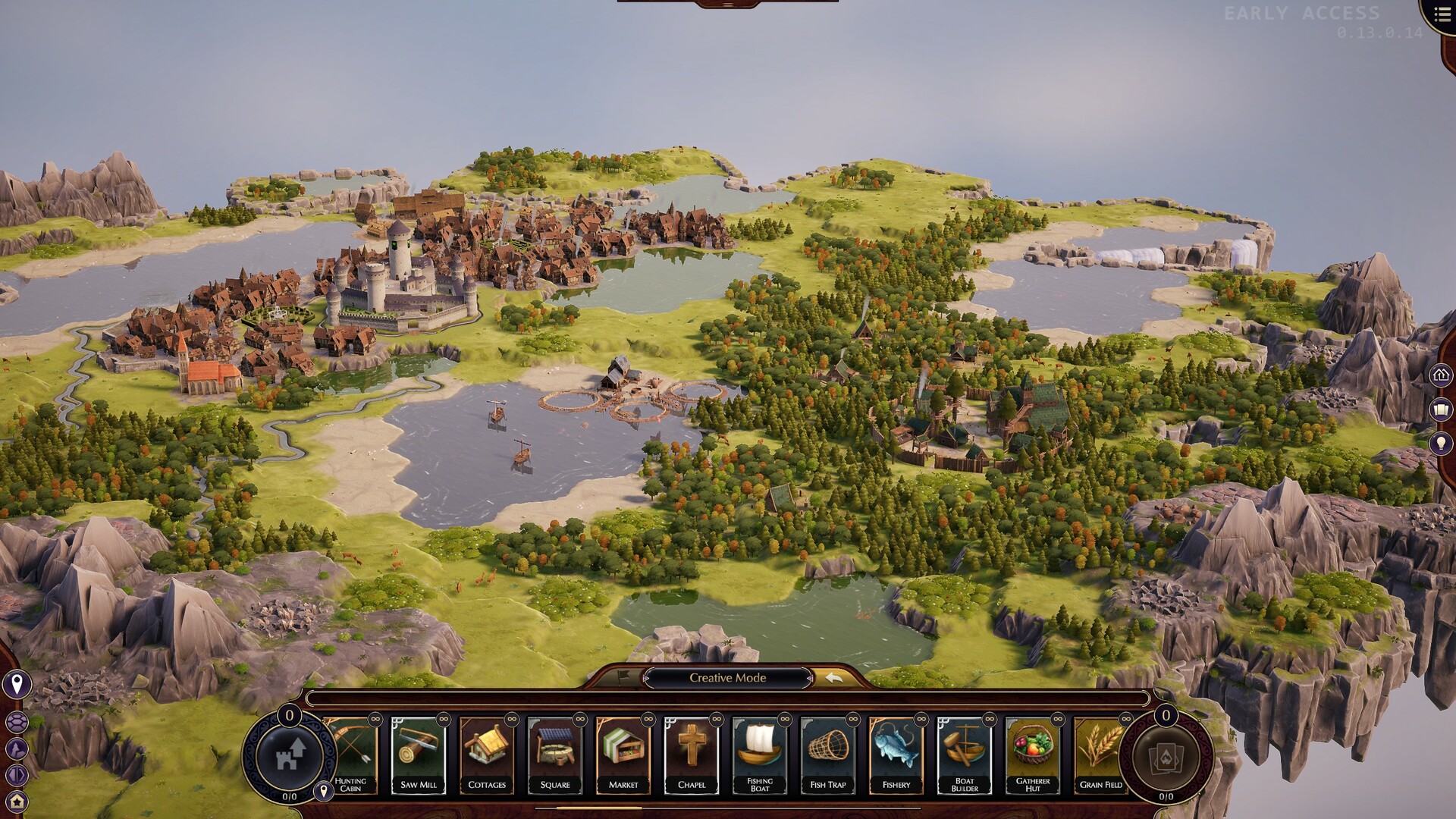Select the Saw Mill building card
The width and height of the screenshot is (1456, 819).
(419, 755)
